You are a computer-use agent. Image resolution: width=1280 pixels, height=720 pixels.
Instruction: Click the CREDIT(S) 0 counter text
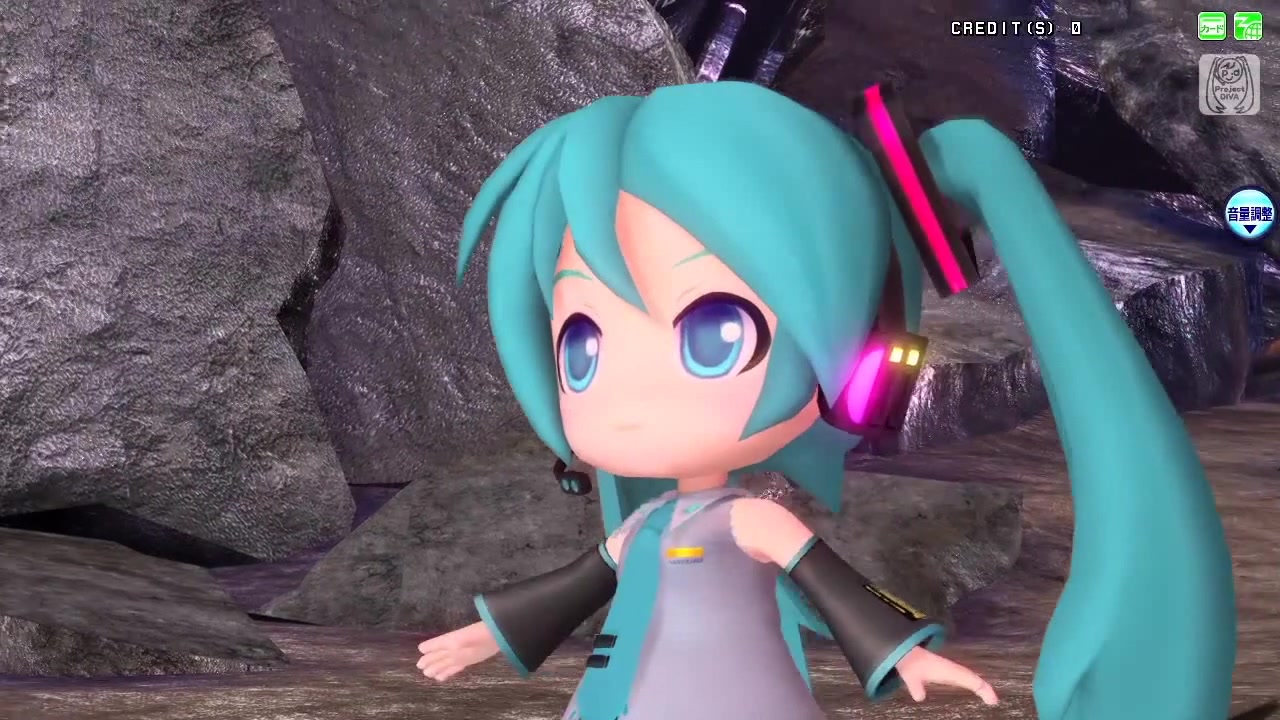point(1015,28)
